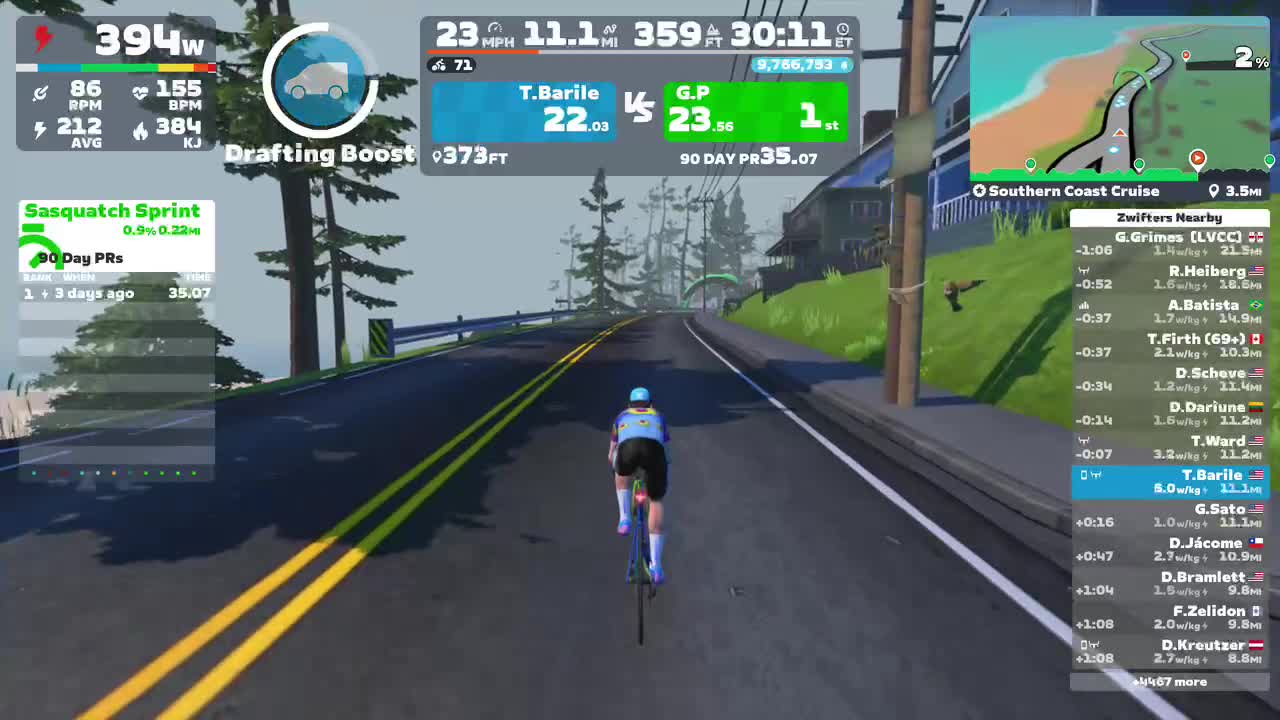
Task: Select G.Grimes in the nearby riders list
Action: coord(1170,243)
